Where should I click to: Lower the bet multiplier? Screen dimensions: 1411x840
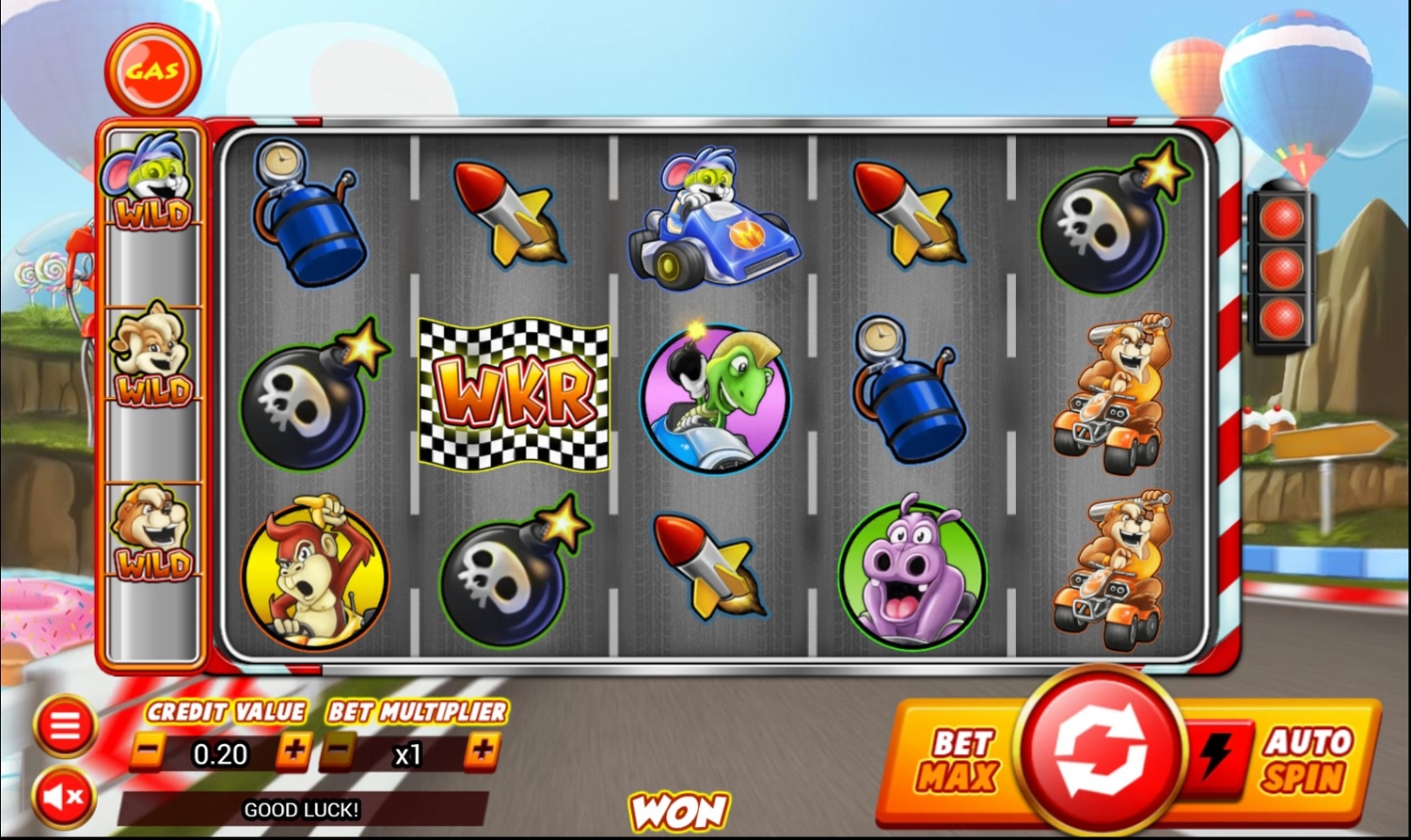tap(339, 752)
